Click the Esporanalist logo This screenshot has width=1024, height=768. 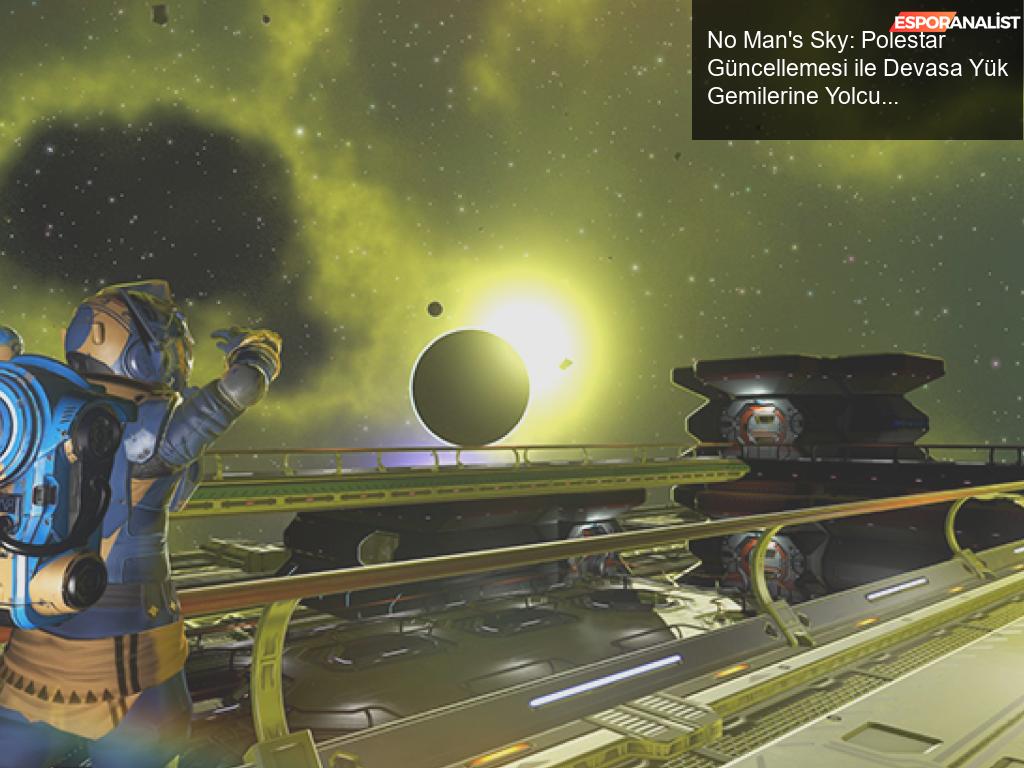[955, 21]
